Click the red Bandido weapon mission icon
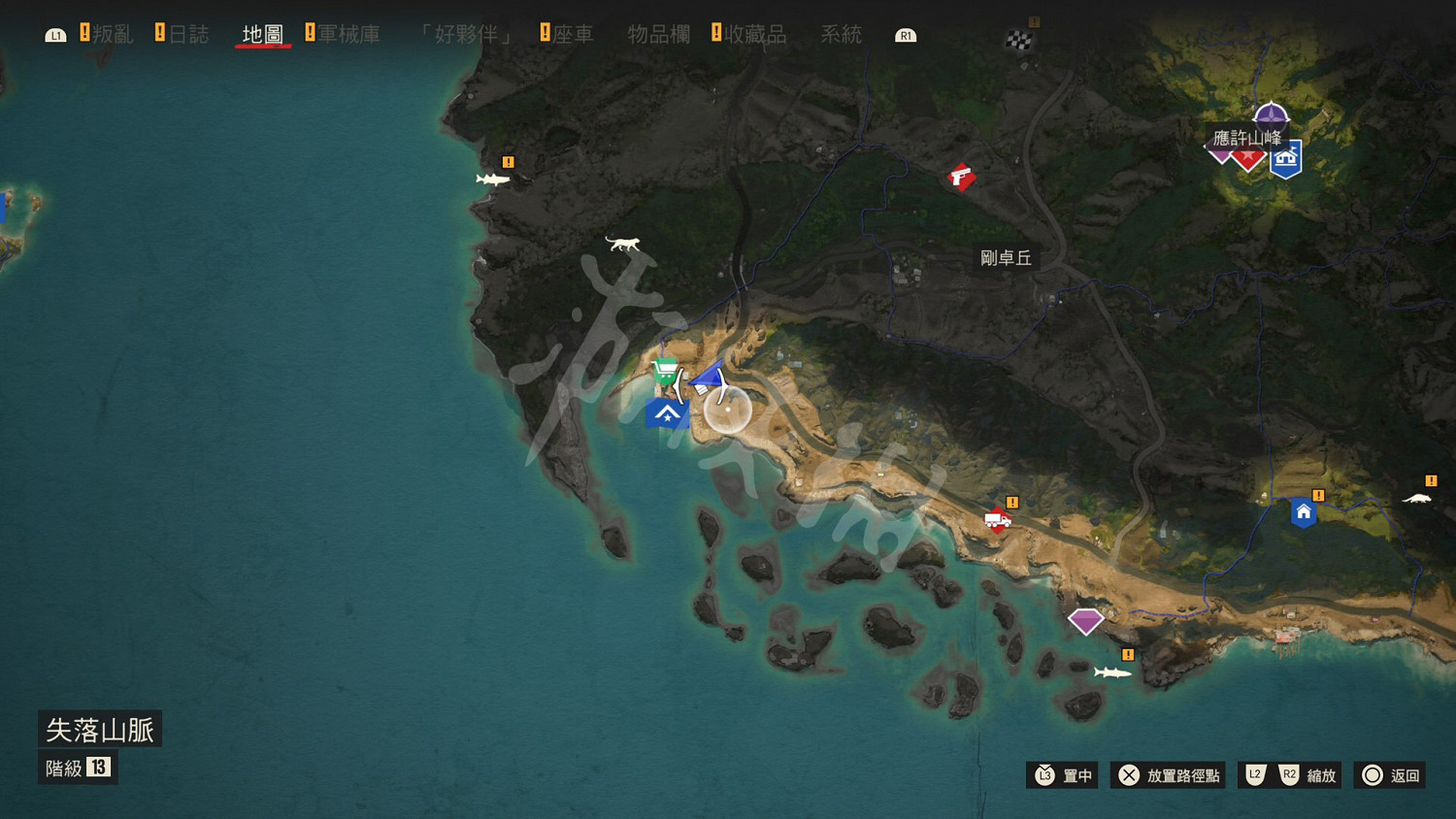 pos(961,178)
